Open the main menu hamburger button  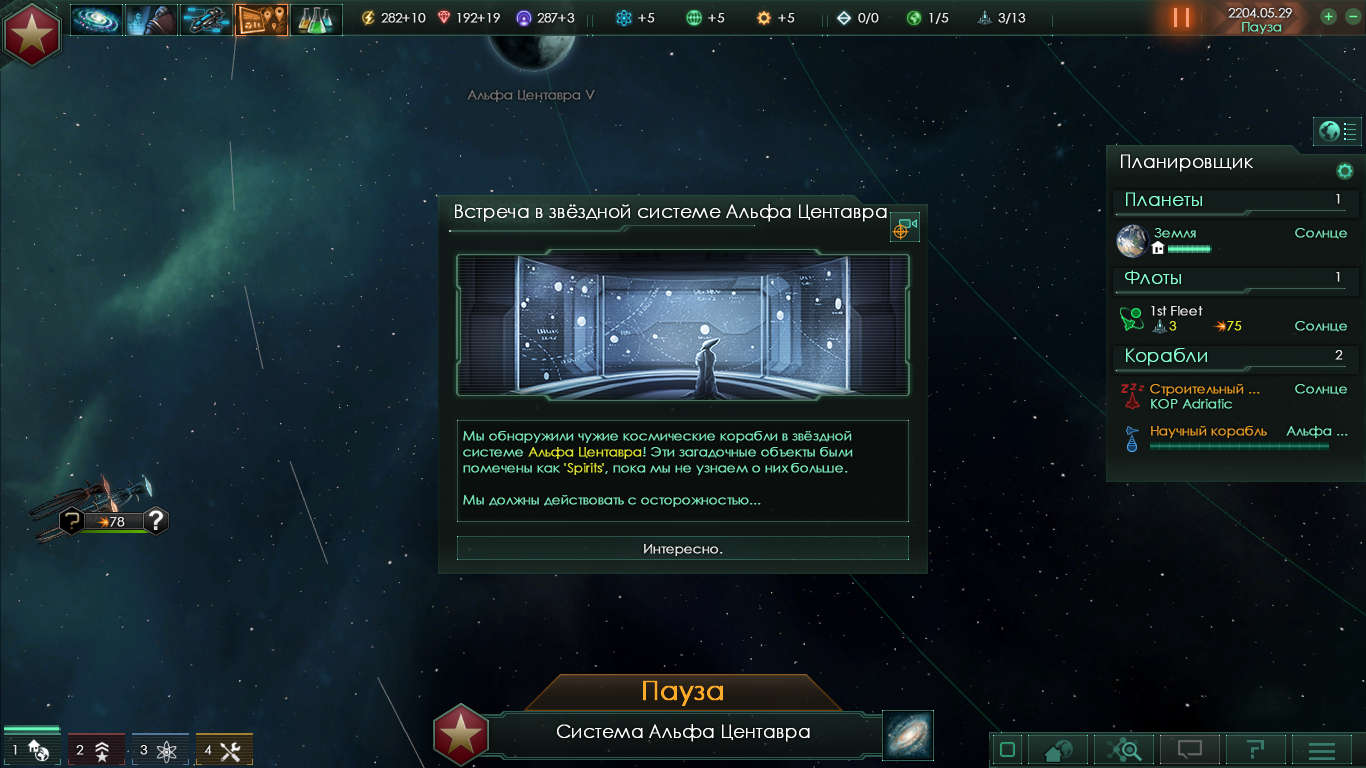[1322, 750]
